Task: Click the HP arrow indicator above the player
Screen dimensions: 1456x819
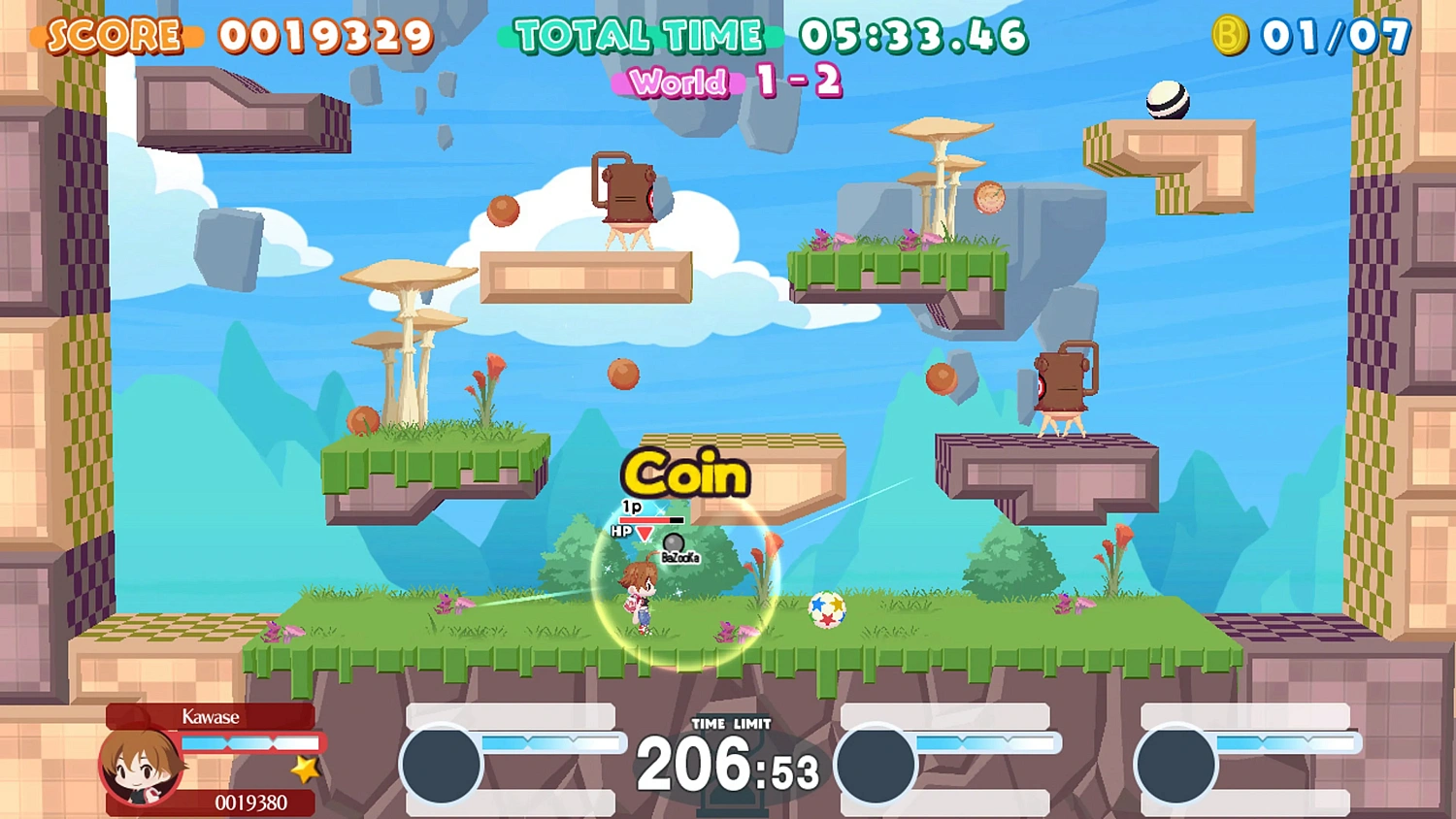Action: pos(644,533)
